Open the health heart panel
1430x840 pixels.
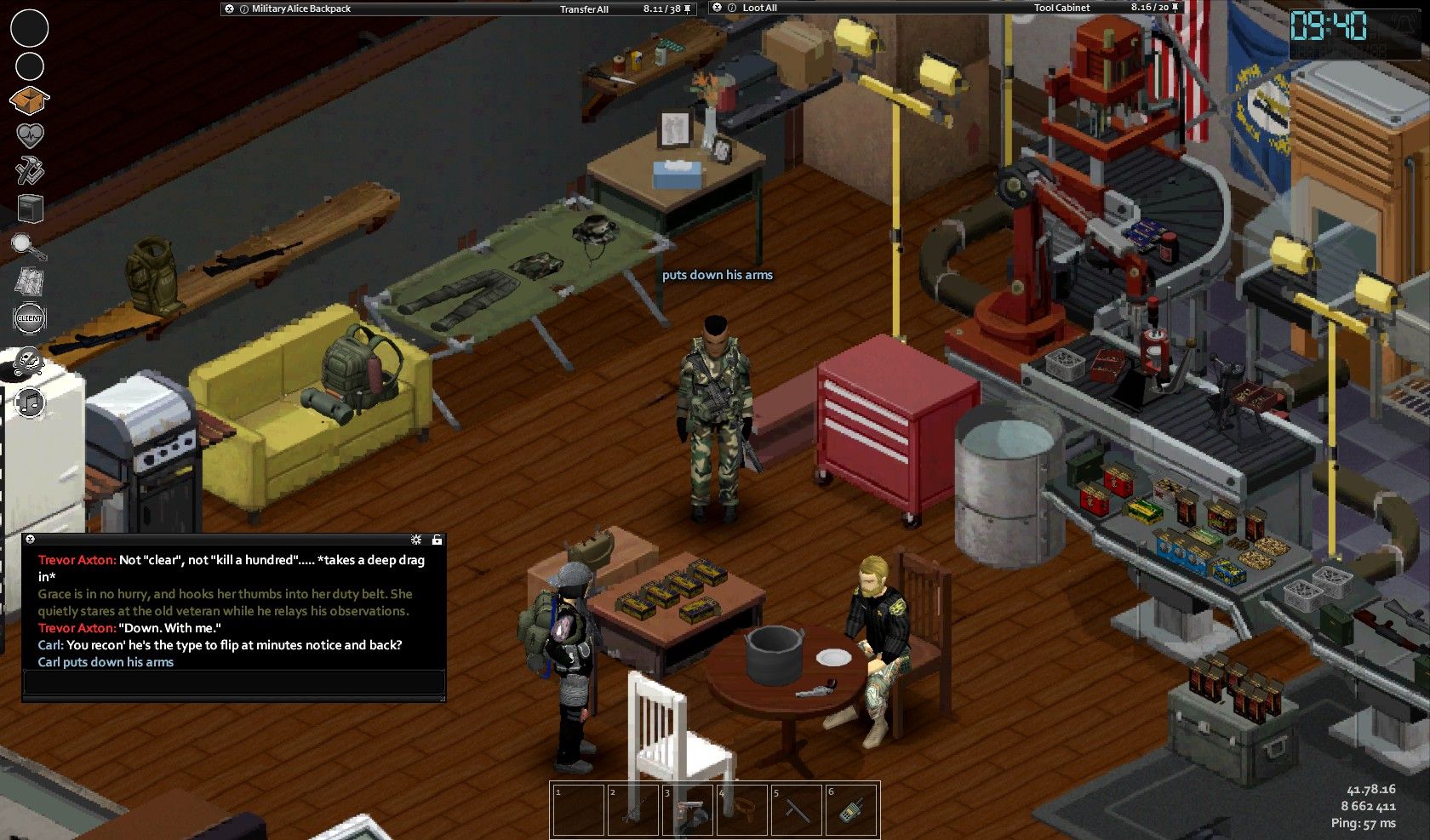point(30,135)
